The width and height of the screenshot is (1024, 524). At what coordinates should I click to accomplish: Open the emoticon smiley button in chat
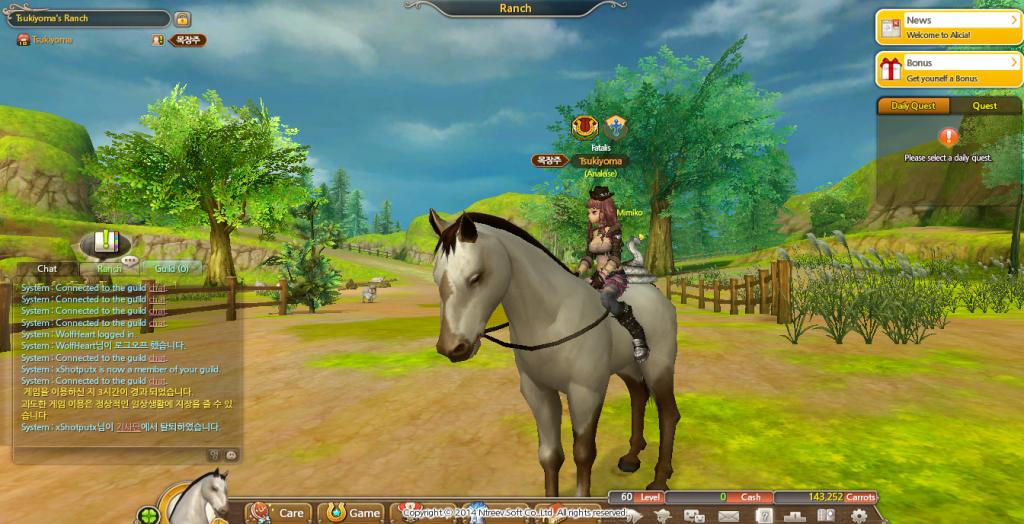(231, 454)
